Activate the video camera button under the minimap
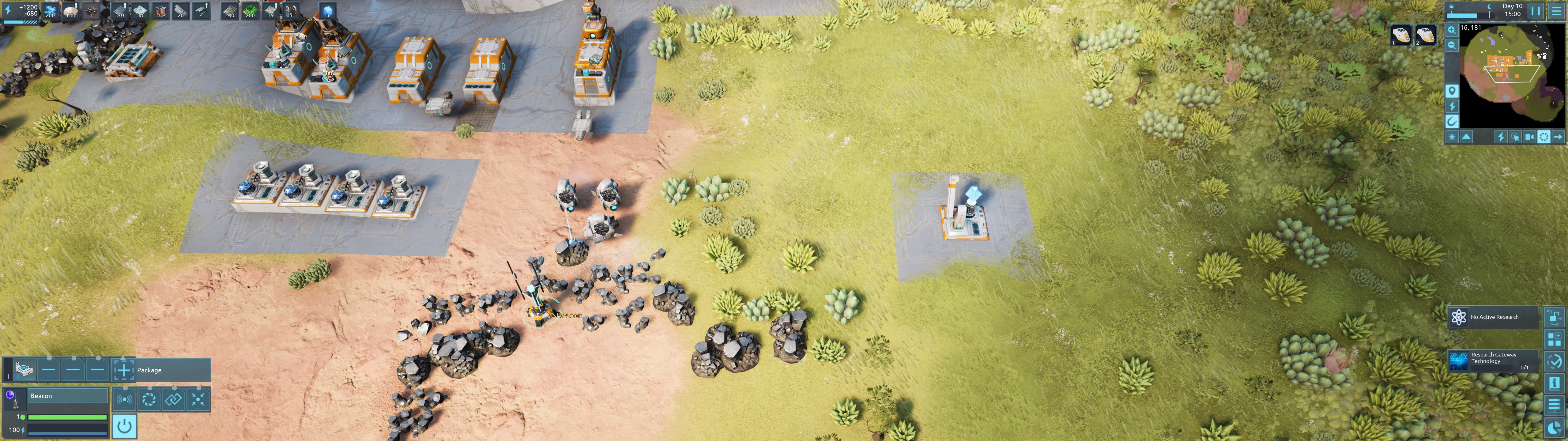The height and width of the screenshot is (441, 1568). coord(1529,137)
